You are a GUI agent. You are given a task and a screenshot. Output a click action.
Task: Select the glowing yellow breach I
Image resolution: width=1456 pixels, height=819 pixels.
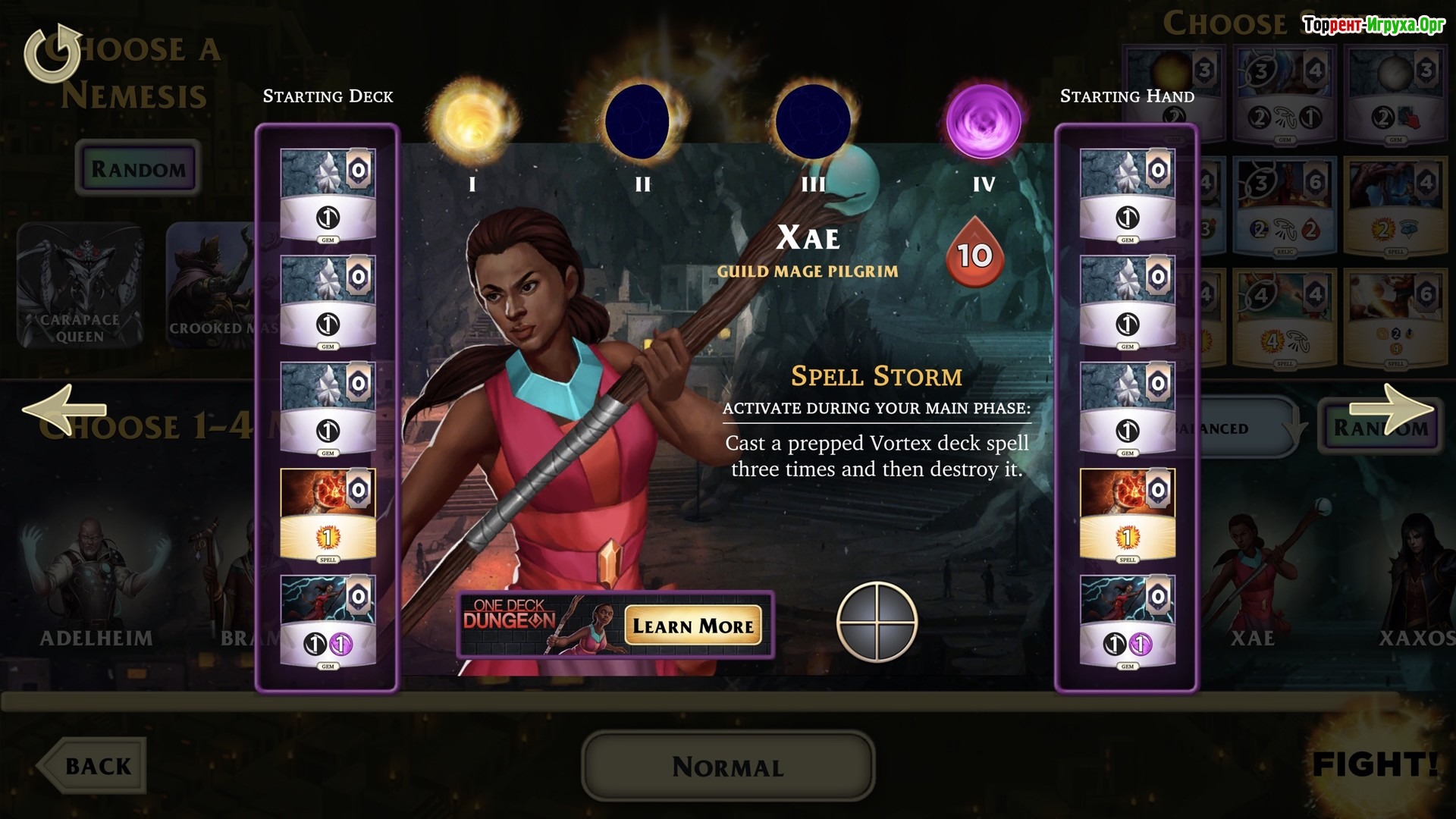[x=472, y=121]
